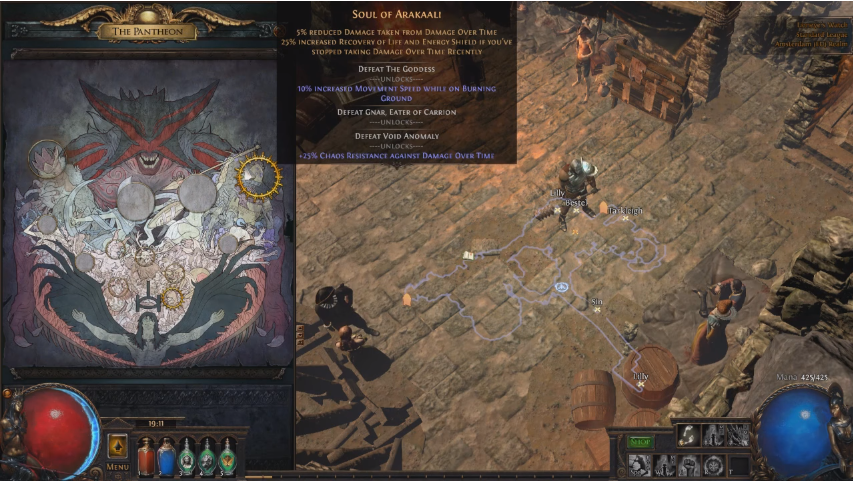
Task: Open the green Shop button
Action: [x=638, y=441]
